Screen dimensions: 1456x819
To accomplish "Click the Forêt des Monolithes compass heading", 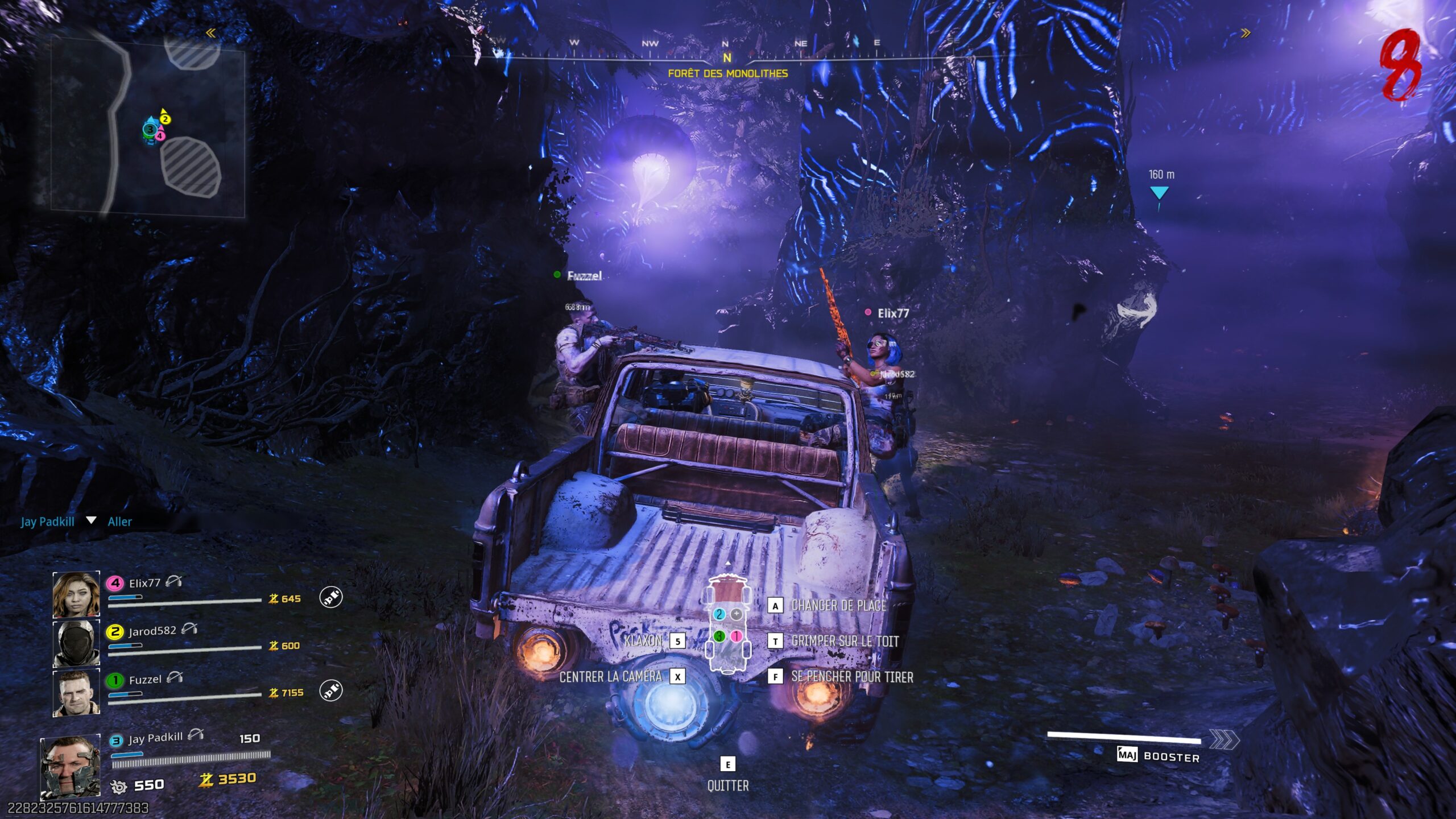I will pos(727,73).
